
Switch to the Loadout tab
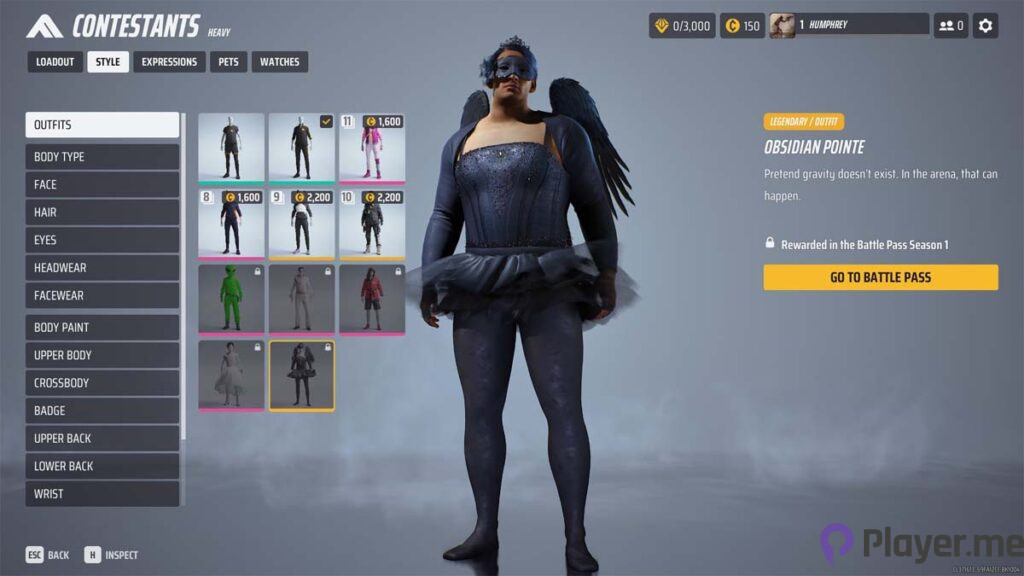[55, 62]
